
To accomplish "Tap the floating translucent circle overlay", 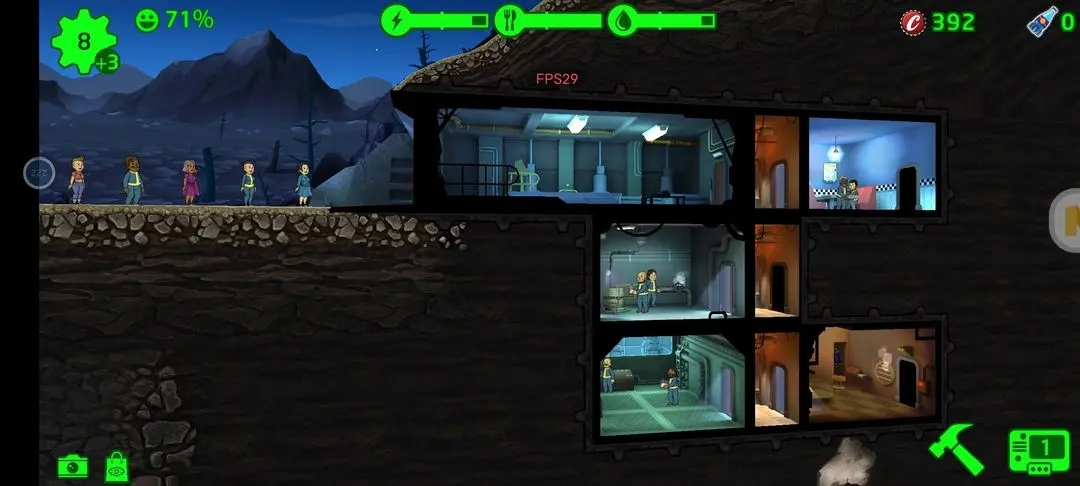I will 38,173.
